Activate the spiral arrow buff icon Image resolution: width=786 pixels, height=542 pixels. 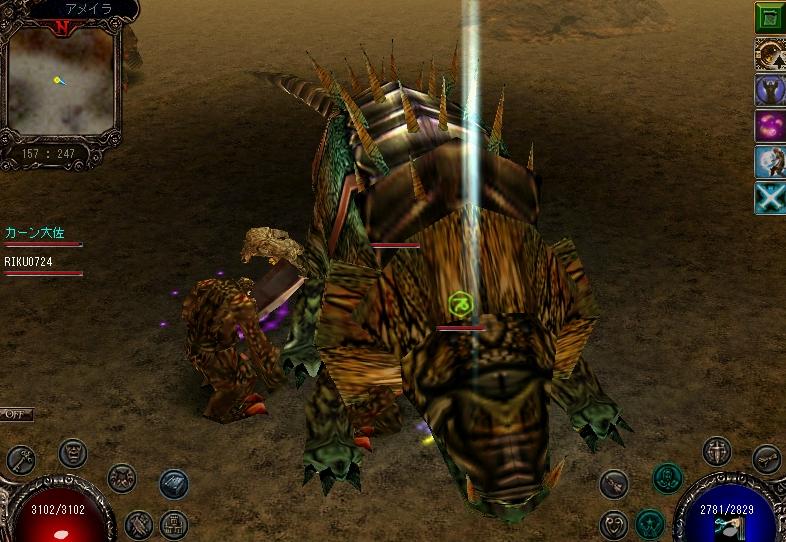pos(769,54)
